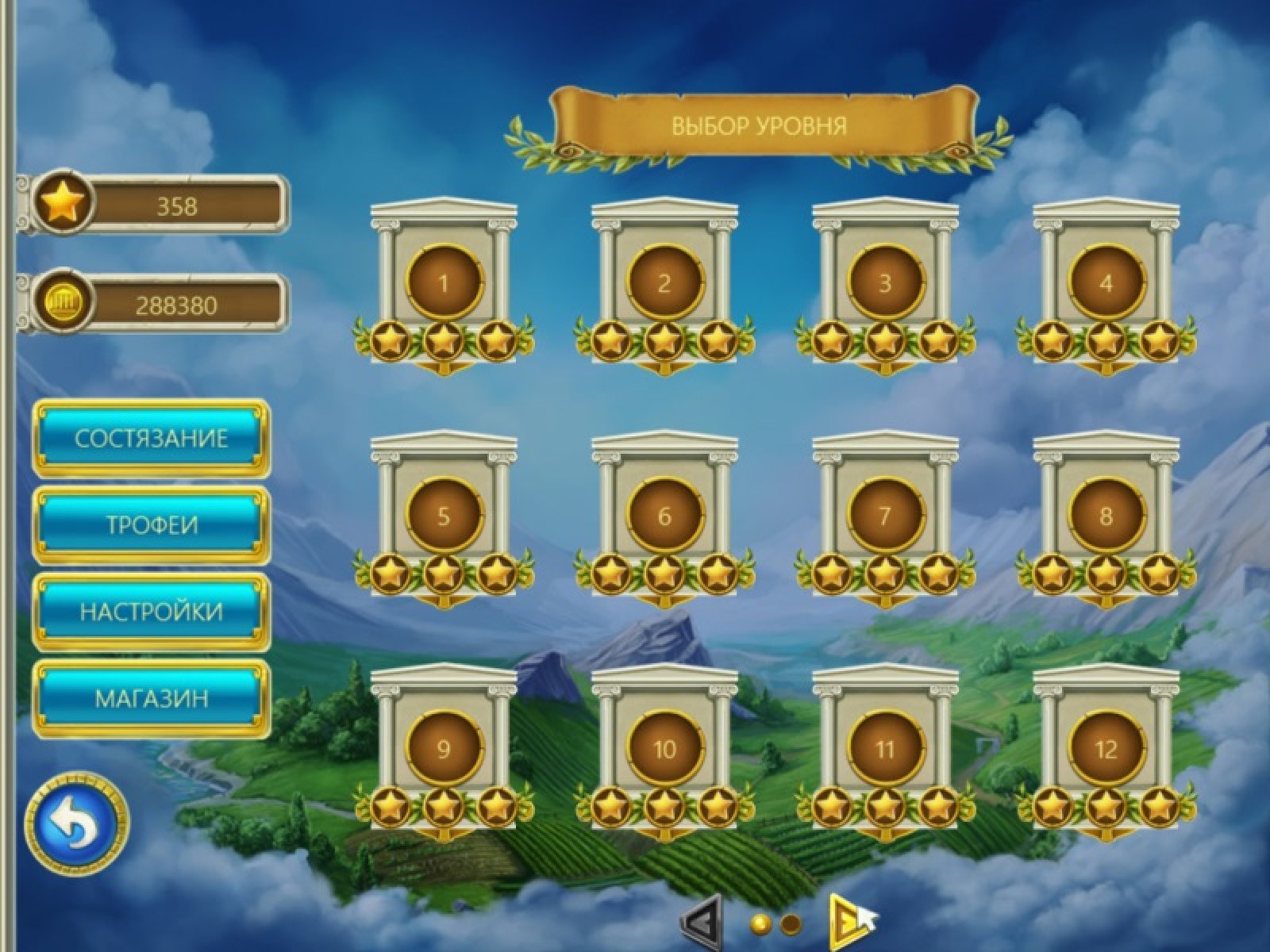
Task: Click the grey previous page arrow
Action: click(x=700, y=923)
